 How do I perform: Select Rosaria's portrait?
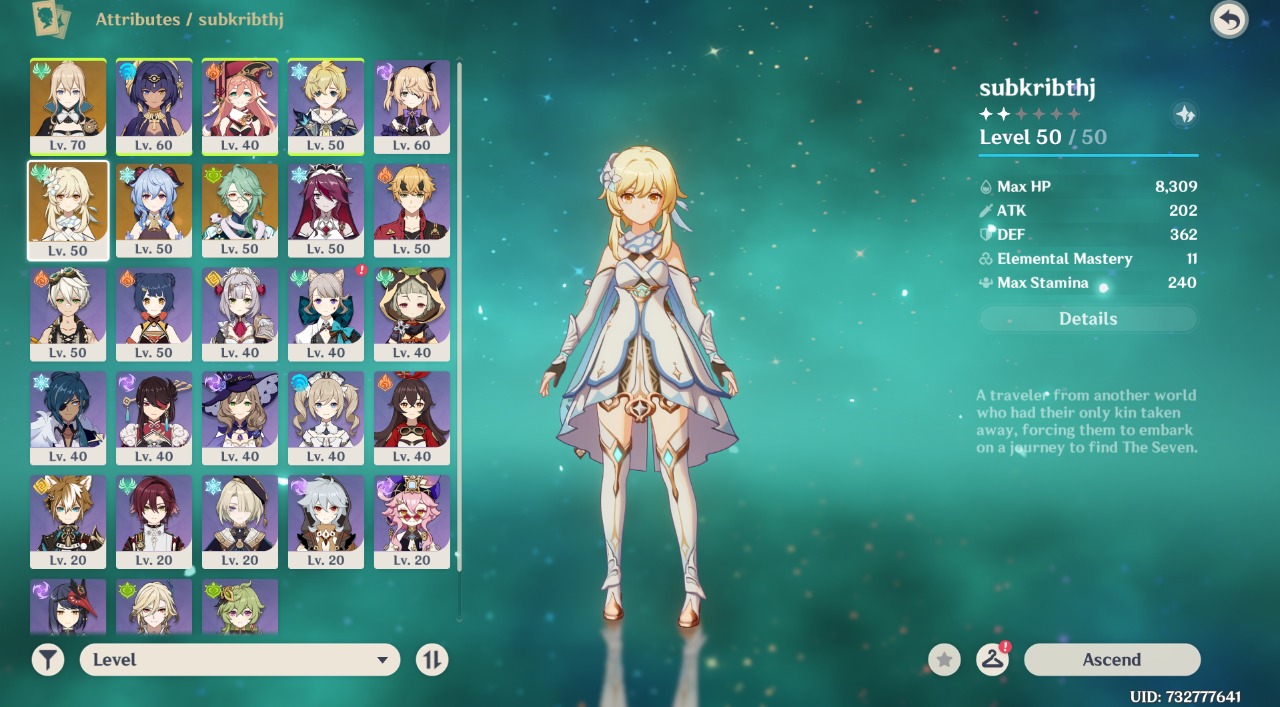coord(326,209)
